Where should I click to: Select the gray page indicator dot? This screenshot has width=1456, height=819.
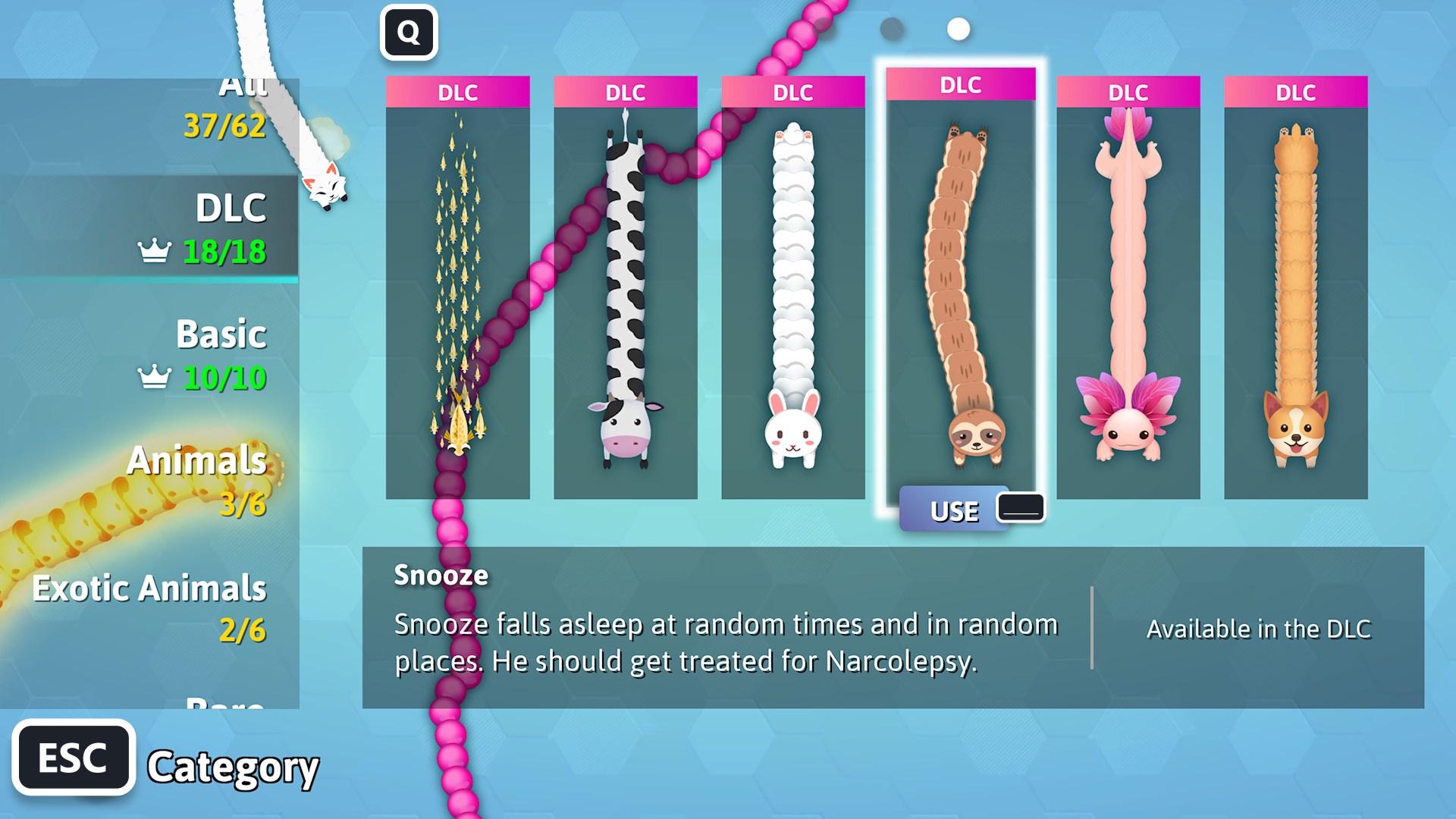click(892, 30)
